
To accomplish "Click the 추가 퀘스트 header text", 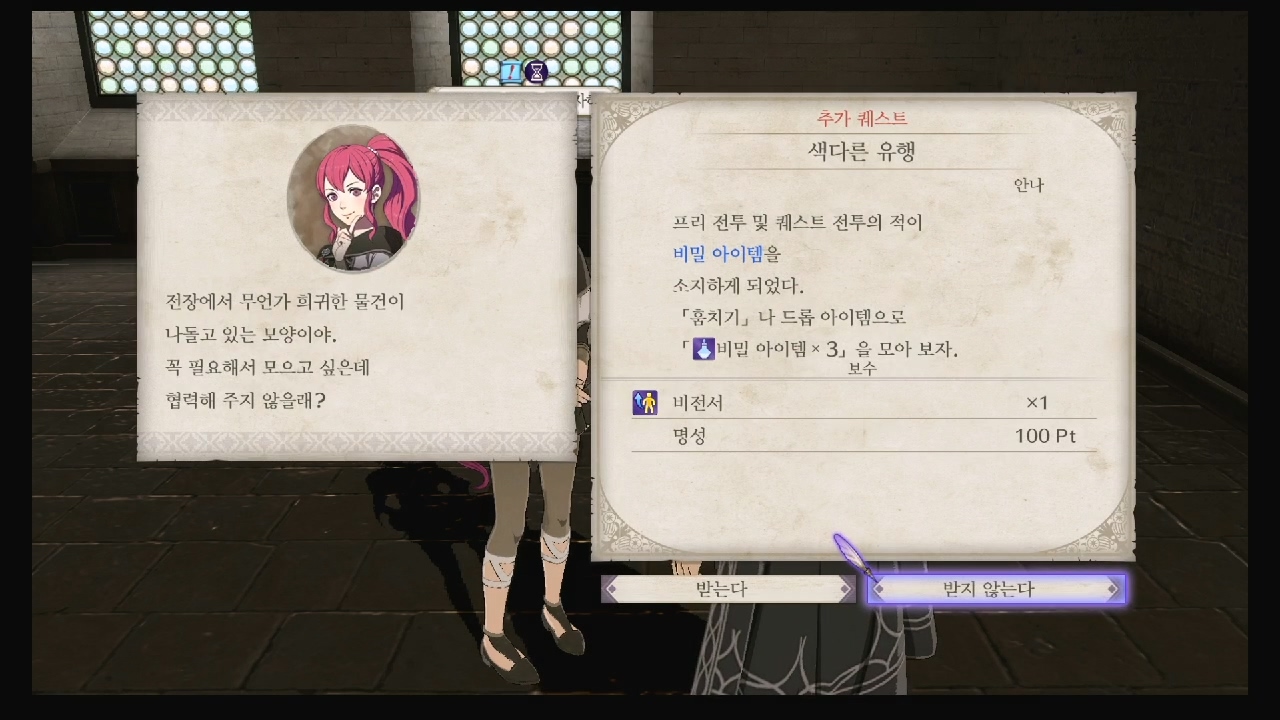I will pos(862,117).
